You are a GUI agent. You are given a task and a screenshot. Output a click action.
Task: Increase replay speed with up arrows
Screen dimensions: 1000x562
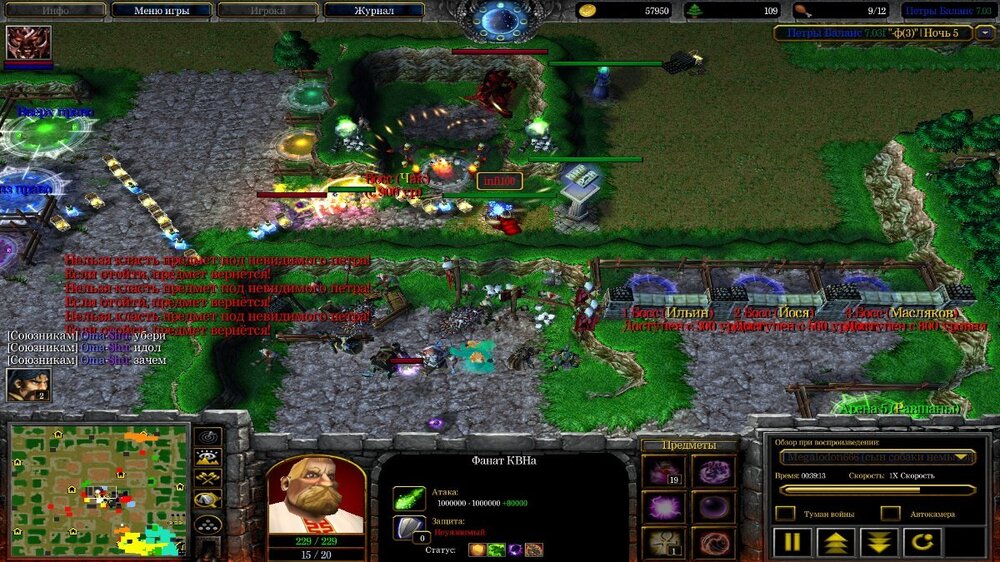834,543
